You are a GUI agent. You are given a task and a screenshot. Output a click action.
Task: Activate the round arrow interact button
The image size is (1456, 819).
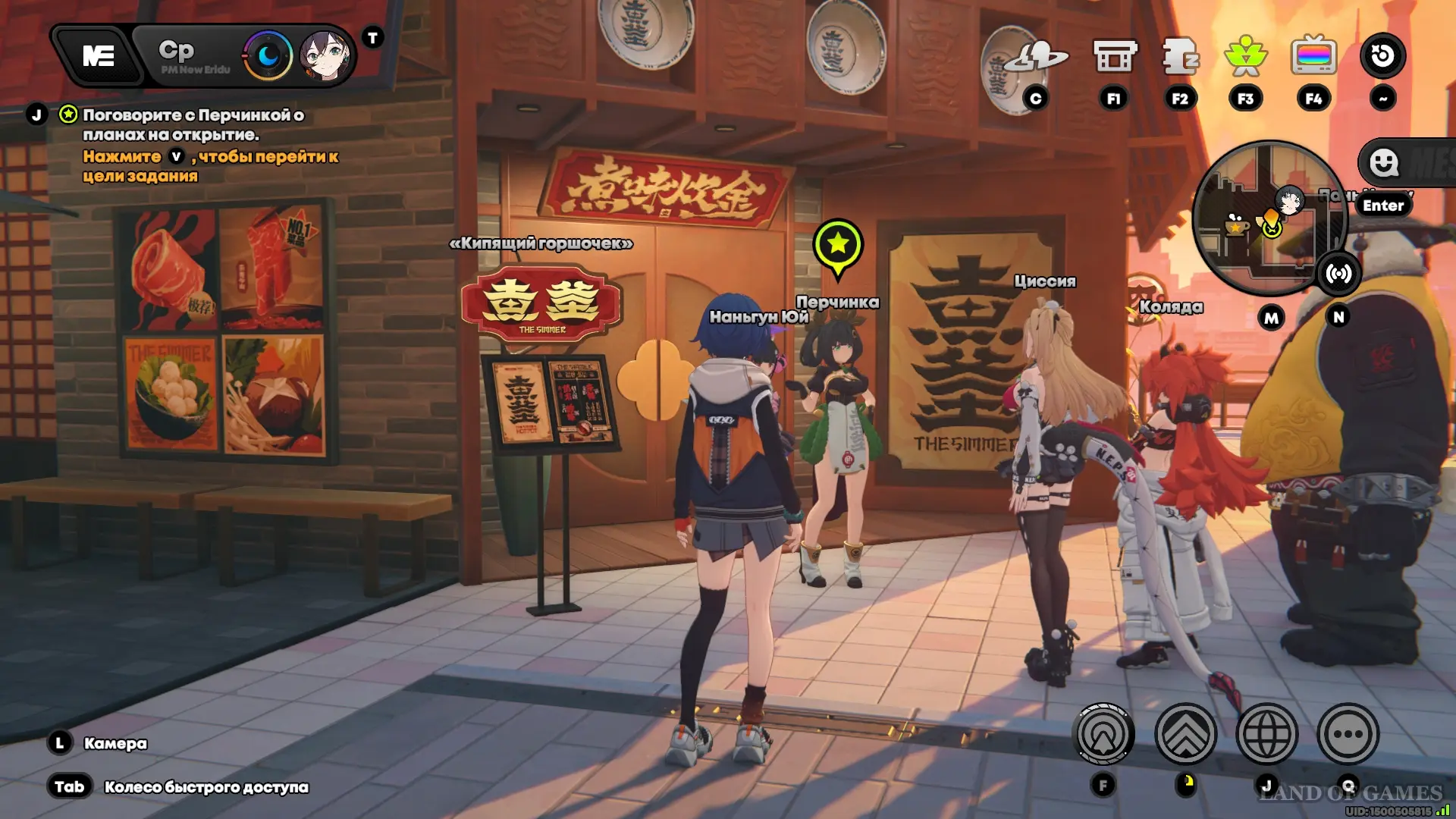tap(1103, 734)
